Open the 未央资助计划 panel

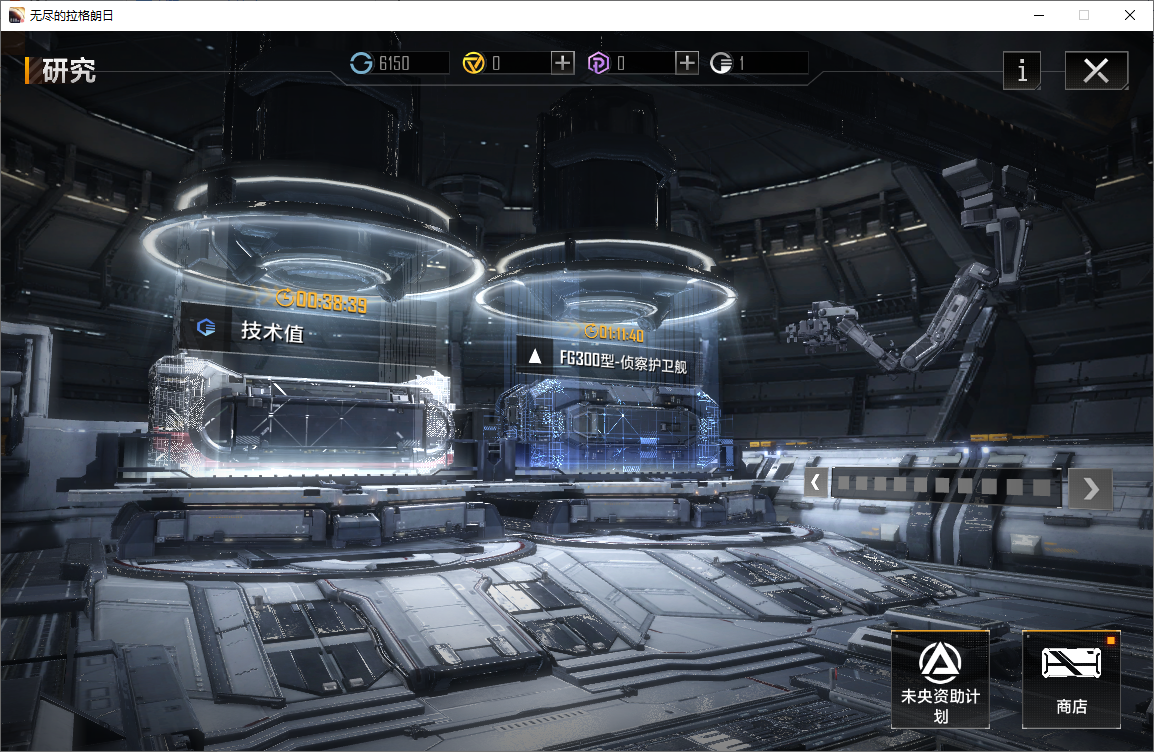click(940, 679)
